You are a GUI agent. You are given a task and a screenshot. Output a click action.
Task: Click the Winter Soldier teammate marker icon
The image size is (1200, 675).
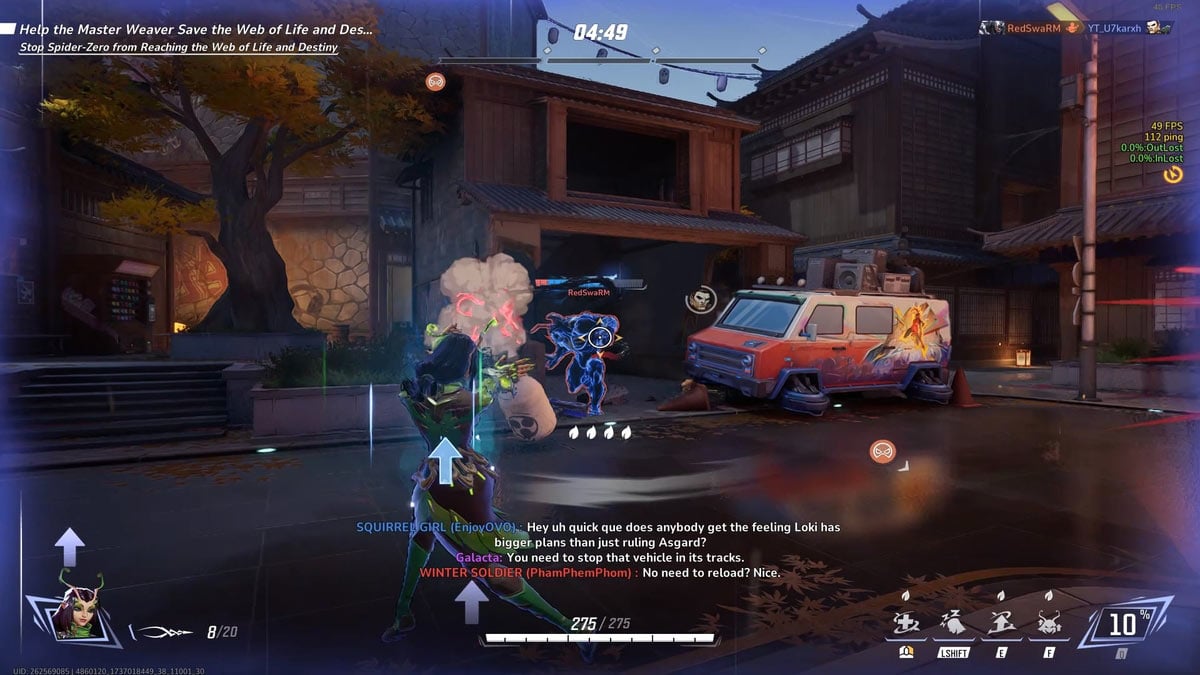(x=700, y=298)
